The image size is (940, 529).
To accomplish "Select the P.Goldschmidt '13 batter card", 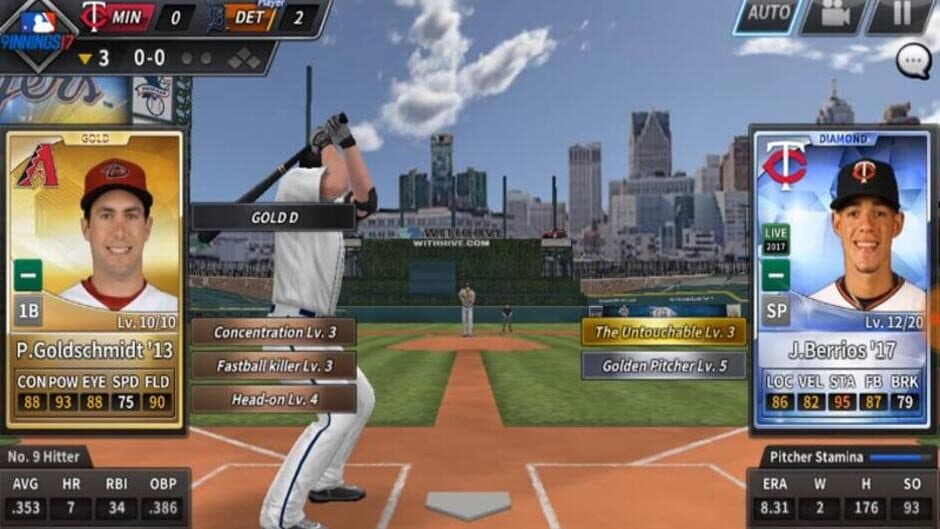I will [95, 280].
